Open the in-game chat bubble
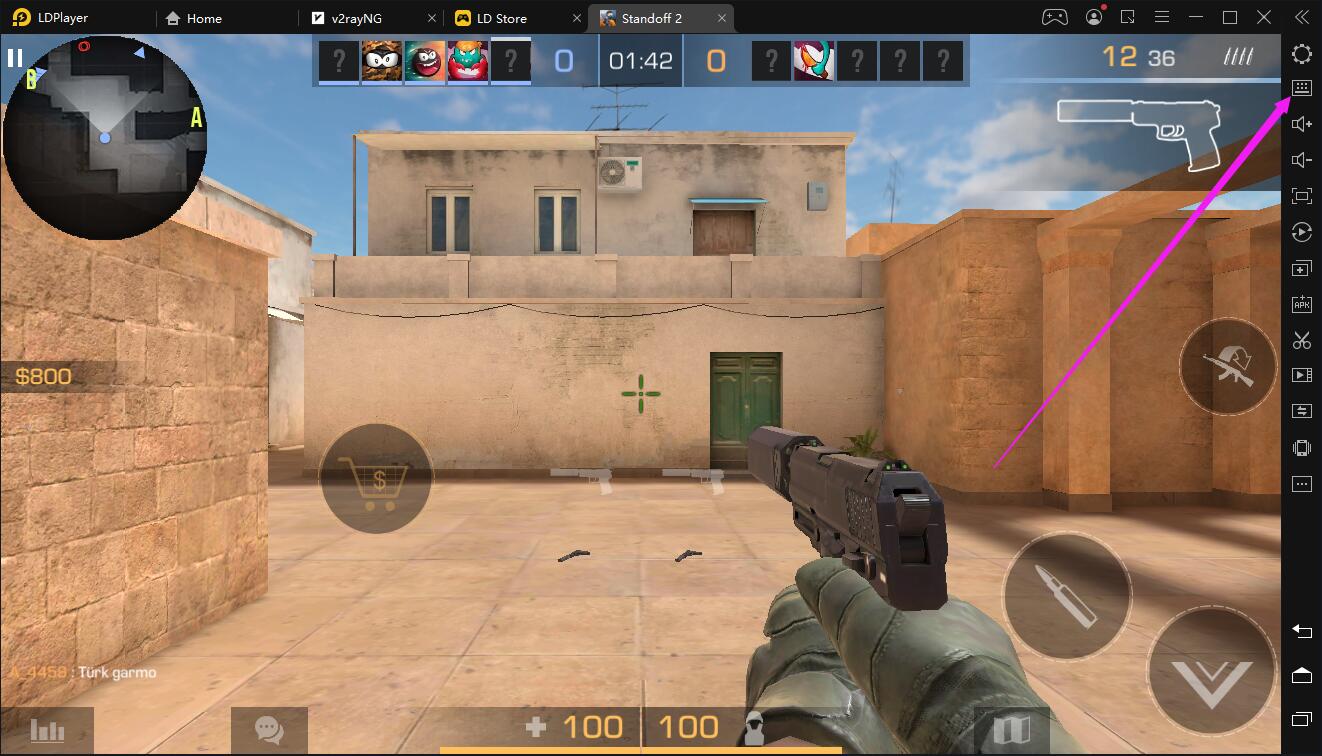The image size is (1322, 756). tap(268, 729)
